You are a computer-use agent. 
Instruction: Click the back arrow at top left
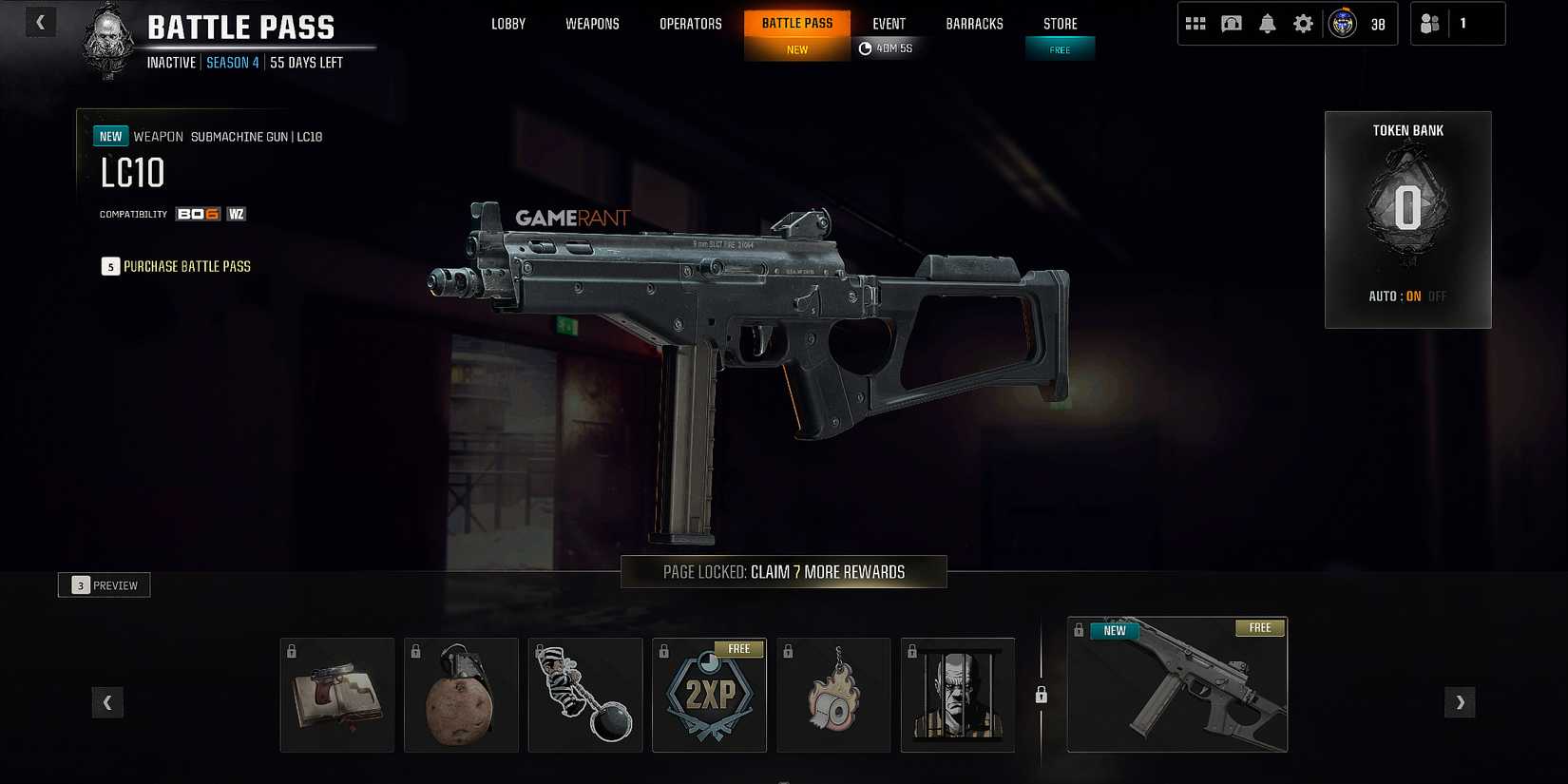click(x=40, y=21)
